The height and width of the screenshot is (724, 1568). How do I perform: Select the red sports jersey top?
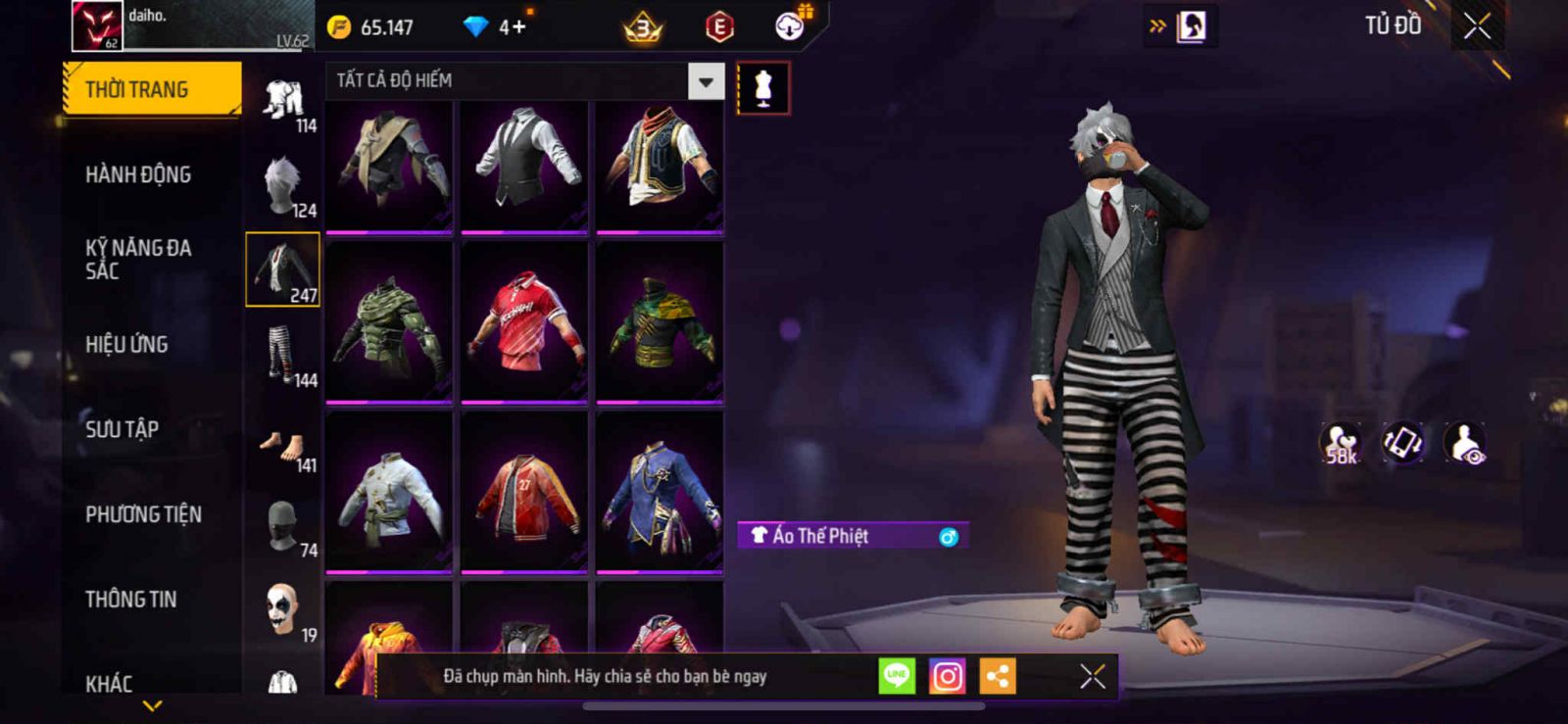524,321
